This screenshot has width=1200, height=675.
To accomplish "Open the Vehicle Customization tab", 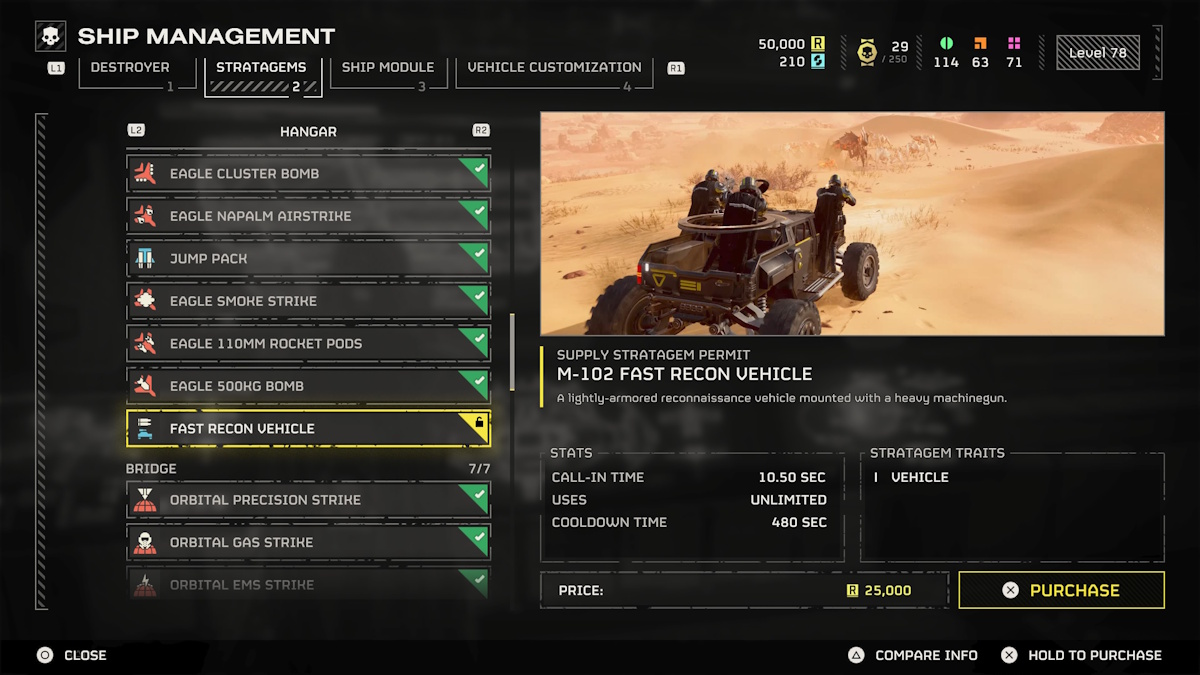I will 554,68.
